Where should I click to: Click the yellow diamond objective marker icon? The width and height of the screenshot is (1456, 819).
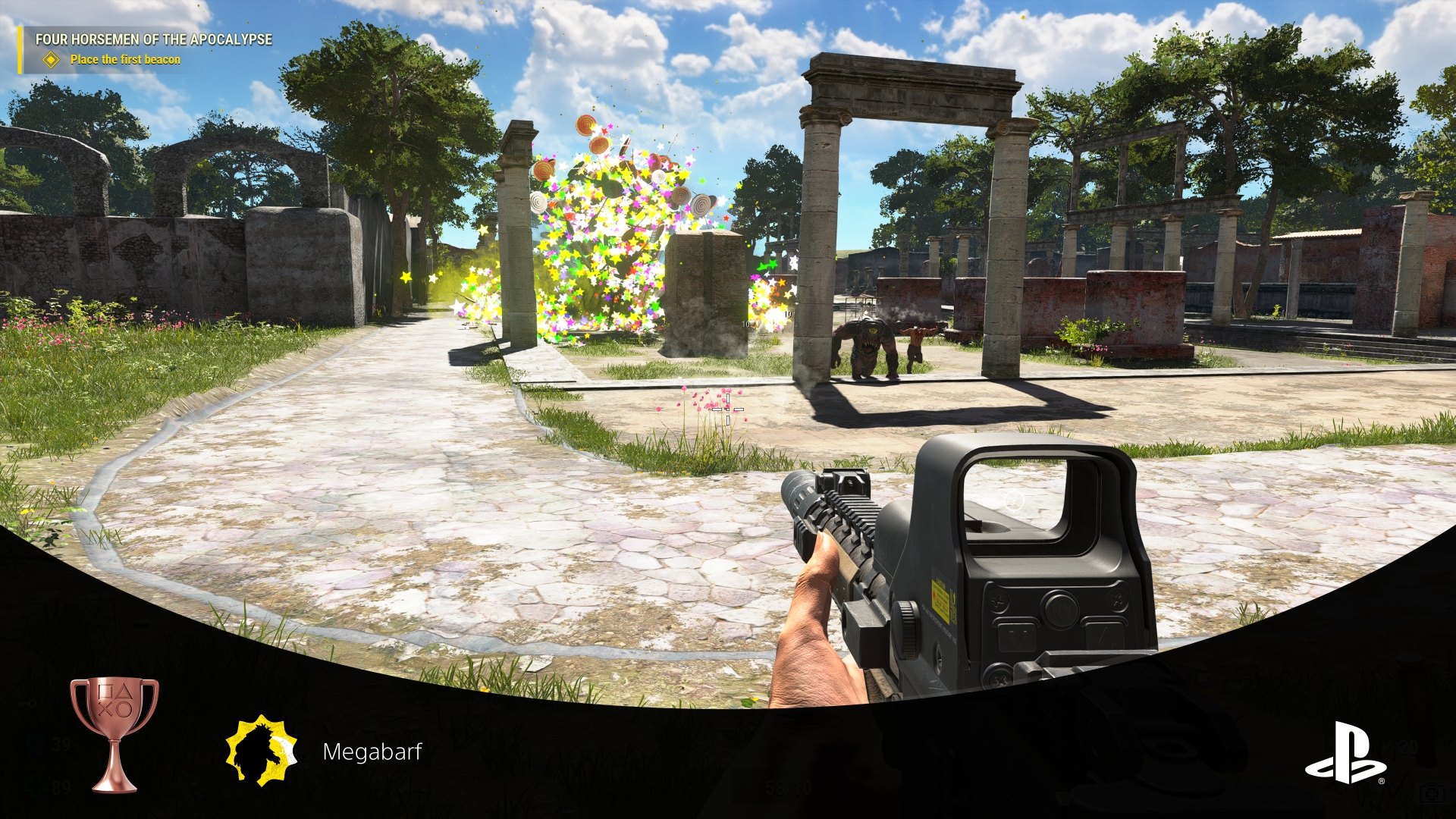51,58
